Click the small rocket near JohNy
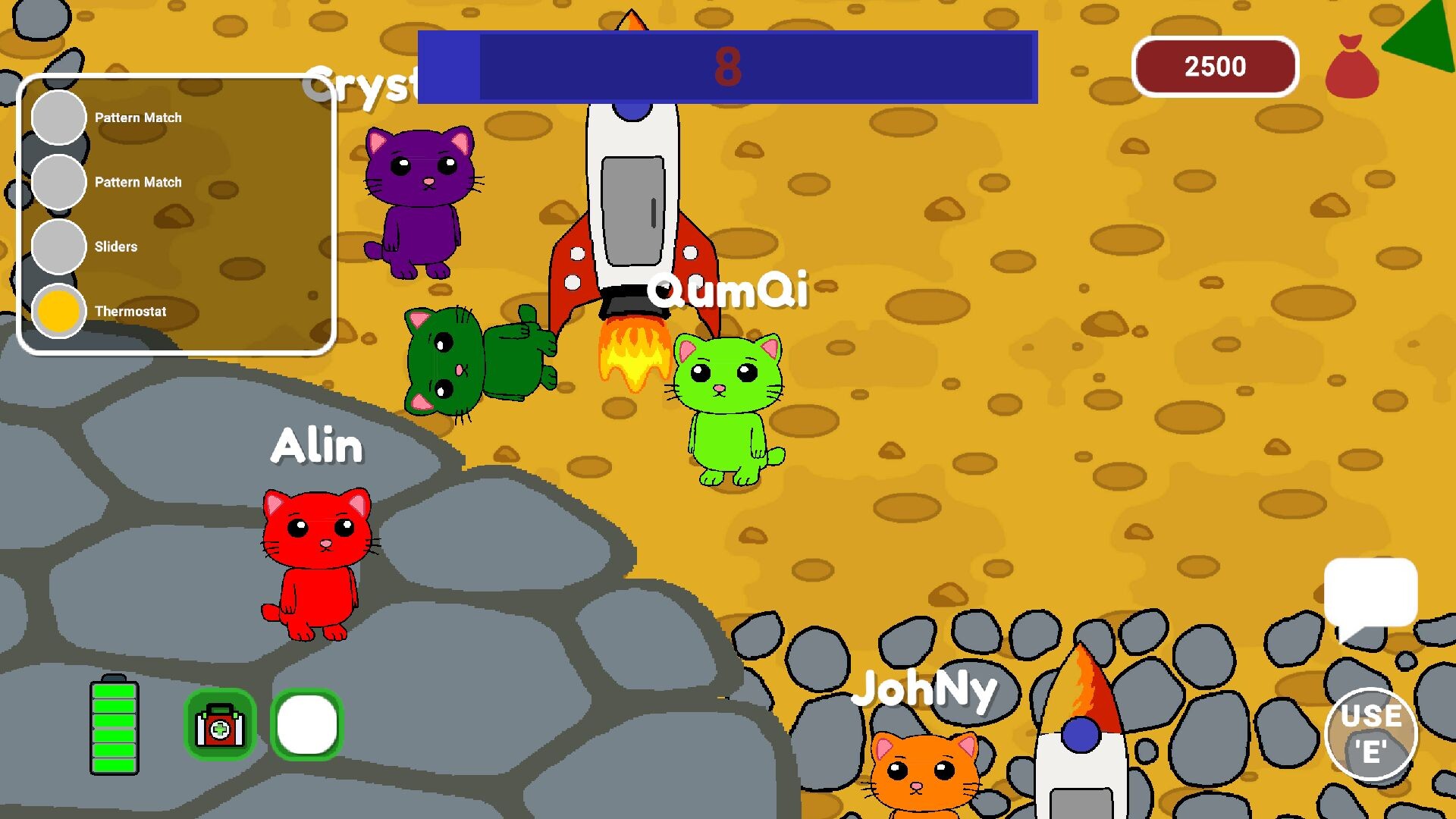This screenshot has height=819, width=1456. click(x=1080, y=736)
